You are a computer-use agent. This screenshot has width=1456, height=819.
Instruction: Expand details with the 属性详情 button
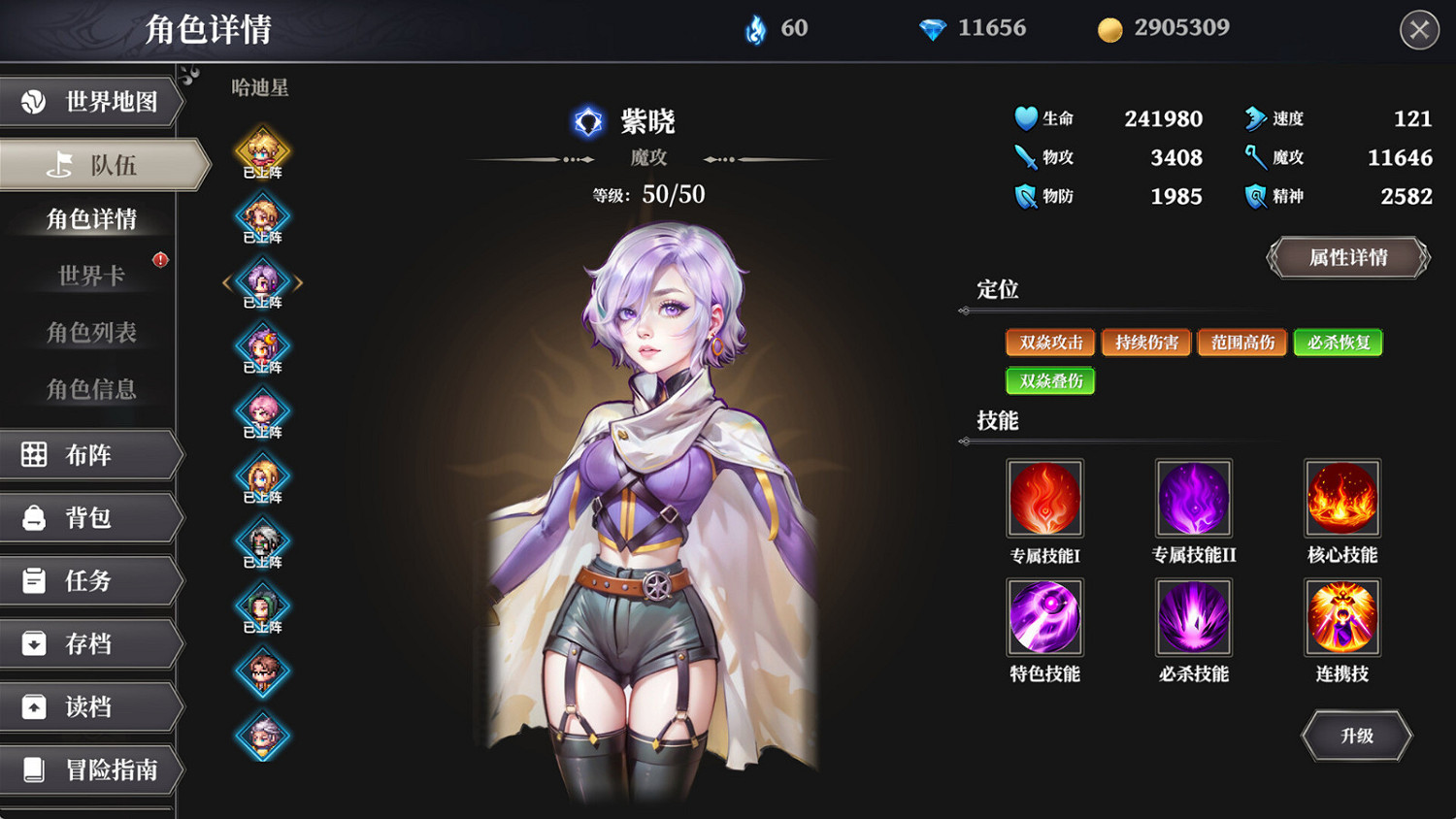[1347, 258]
